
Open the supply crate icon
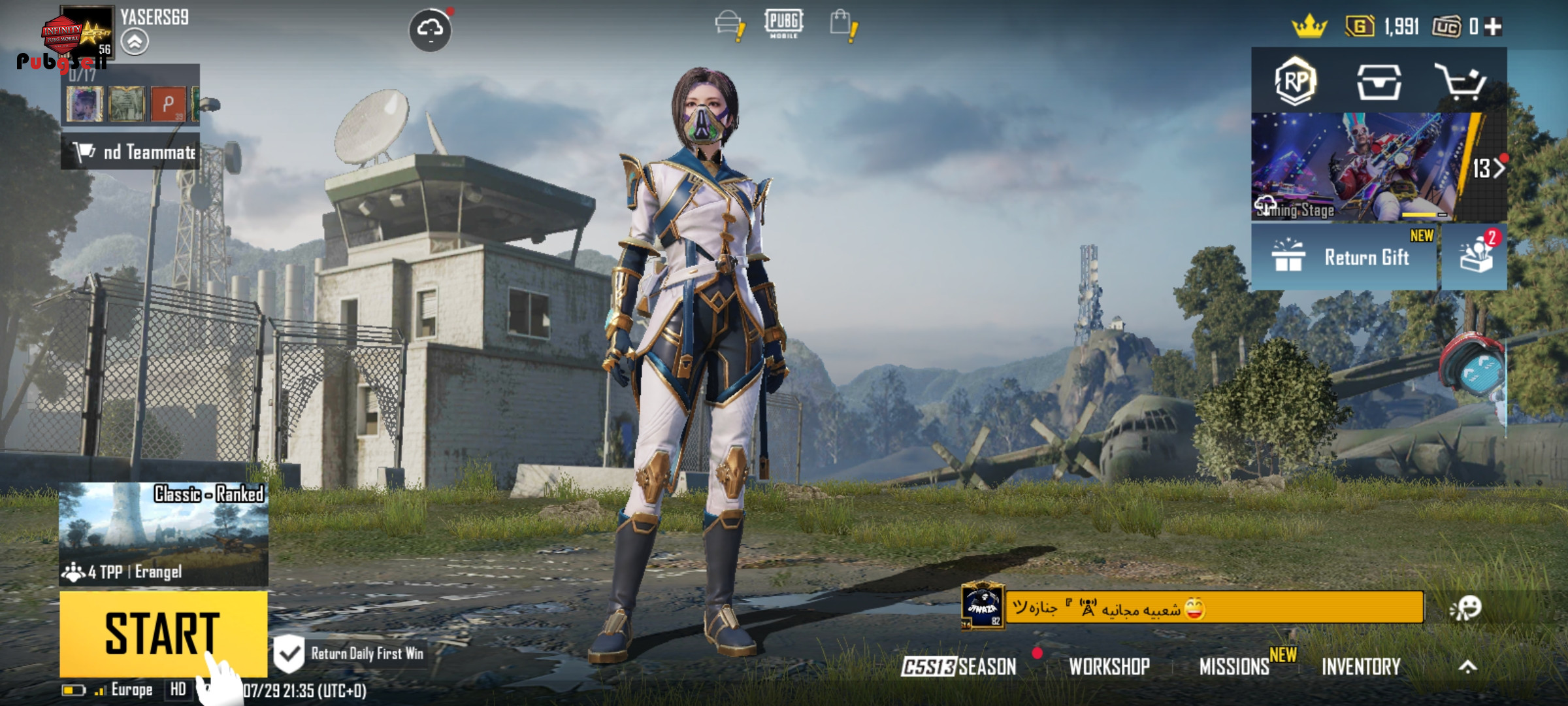pyautogui.click(x=1379, y=82)
